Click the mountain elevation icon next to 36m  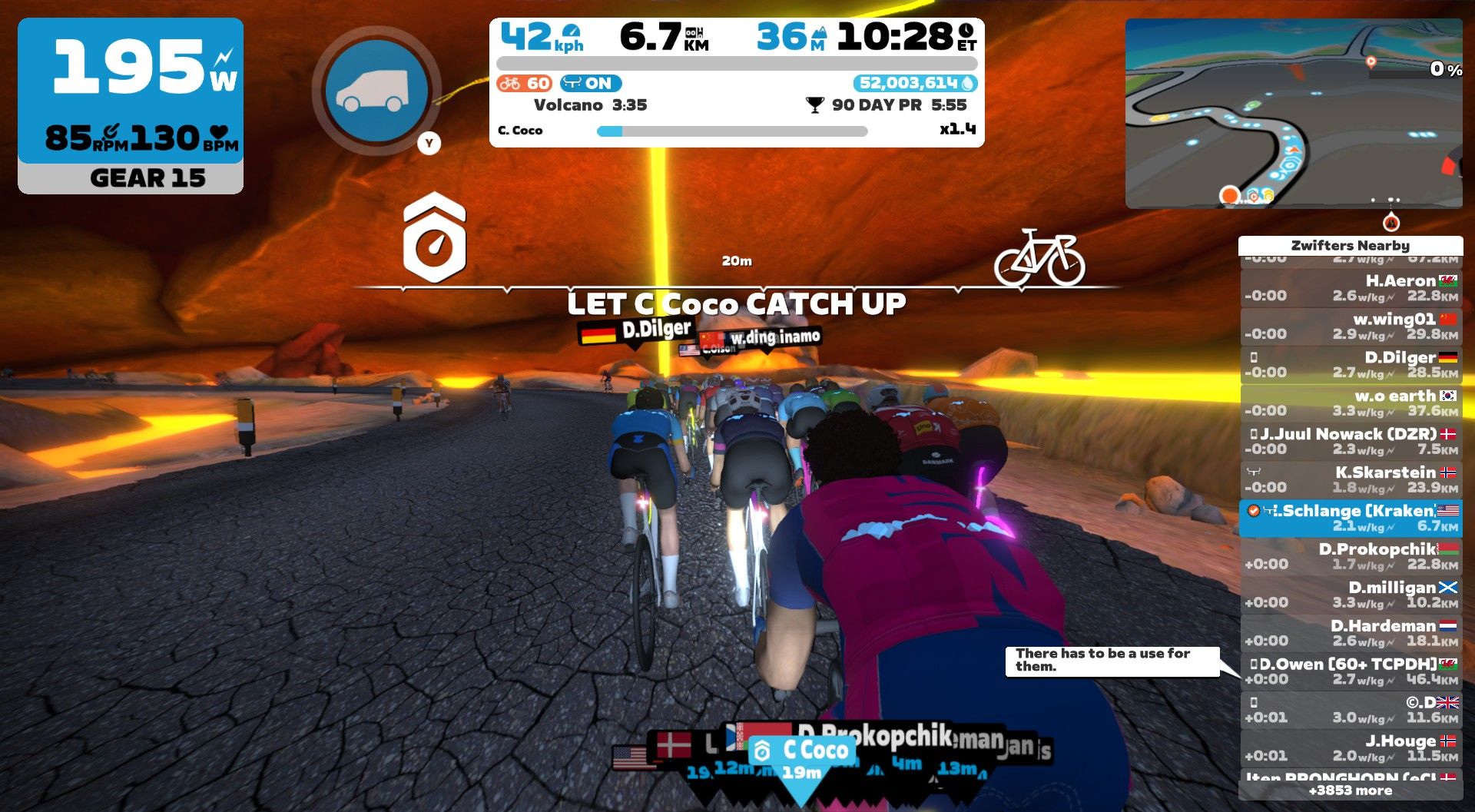pyautogui.click(x=818, y=33)
